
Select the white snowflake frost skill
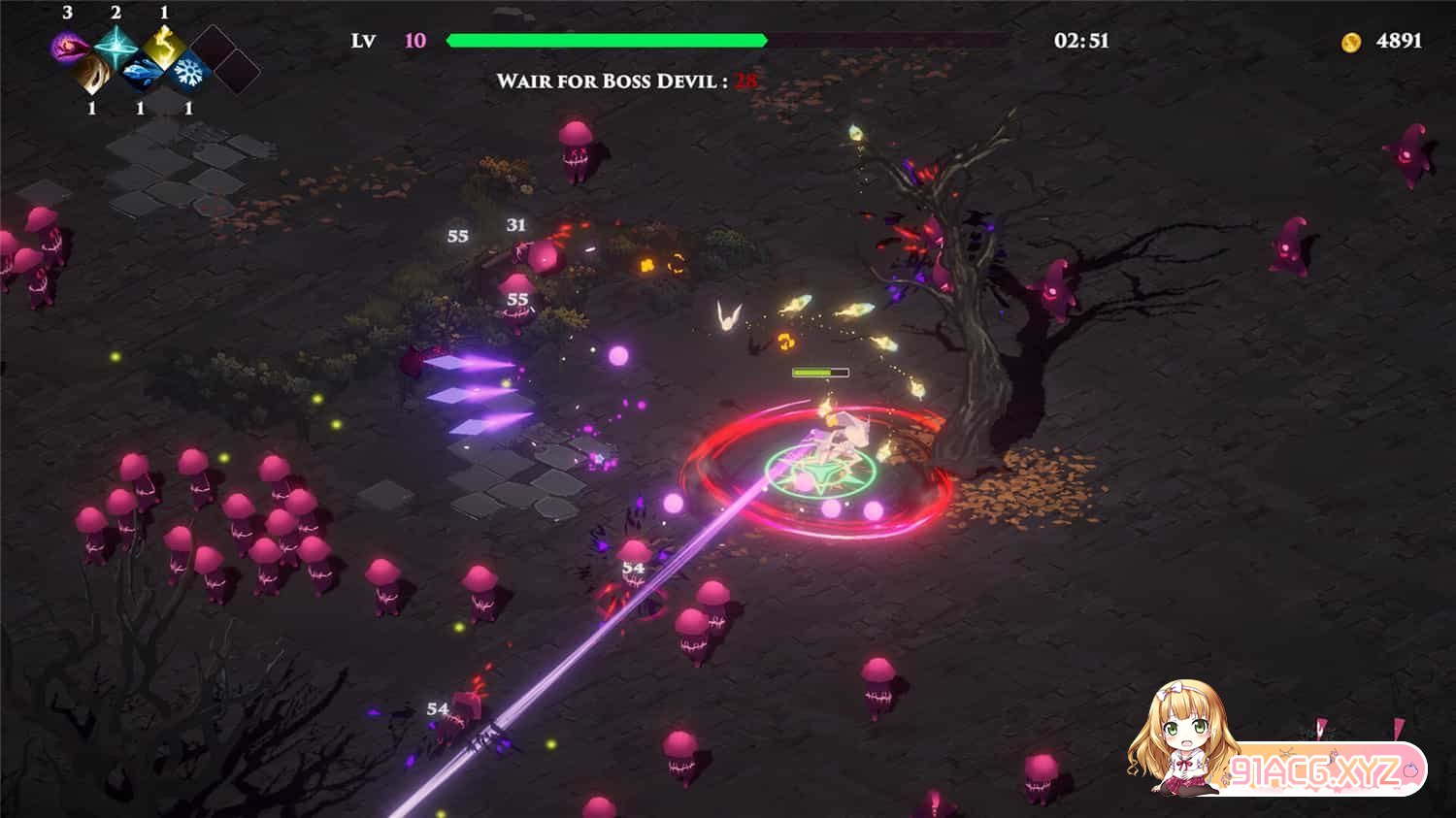pyautogui.click(x=188, y=73)
